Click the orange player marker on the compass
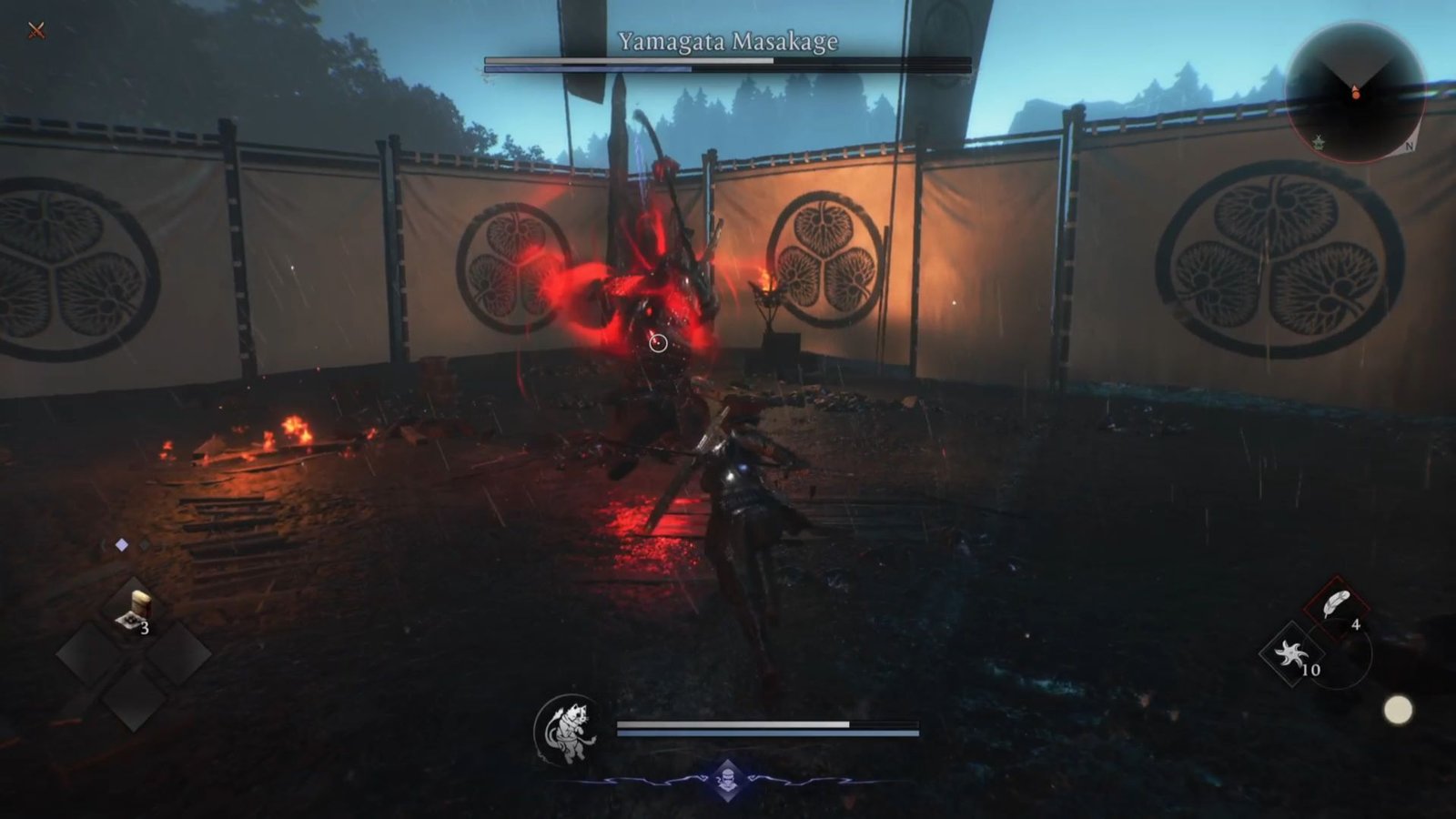 coord(1357,94)
